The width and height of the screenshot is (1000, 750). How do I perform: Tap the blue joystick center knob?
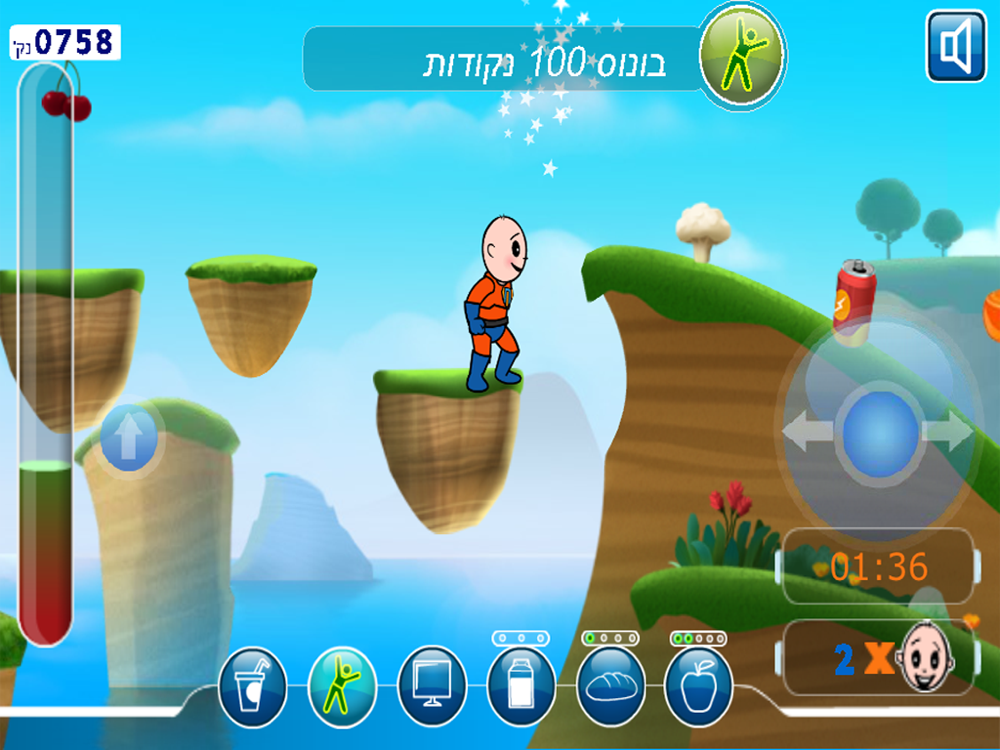click(x=880, y=432)
